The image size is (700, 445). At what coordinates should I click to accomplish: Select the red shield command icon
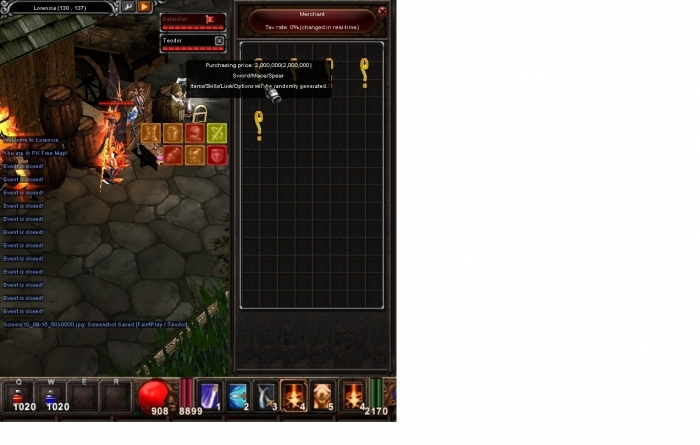click(x=217, y=155)
